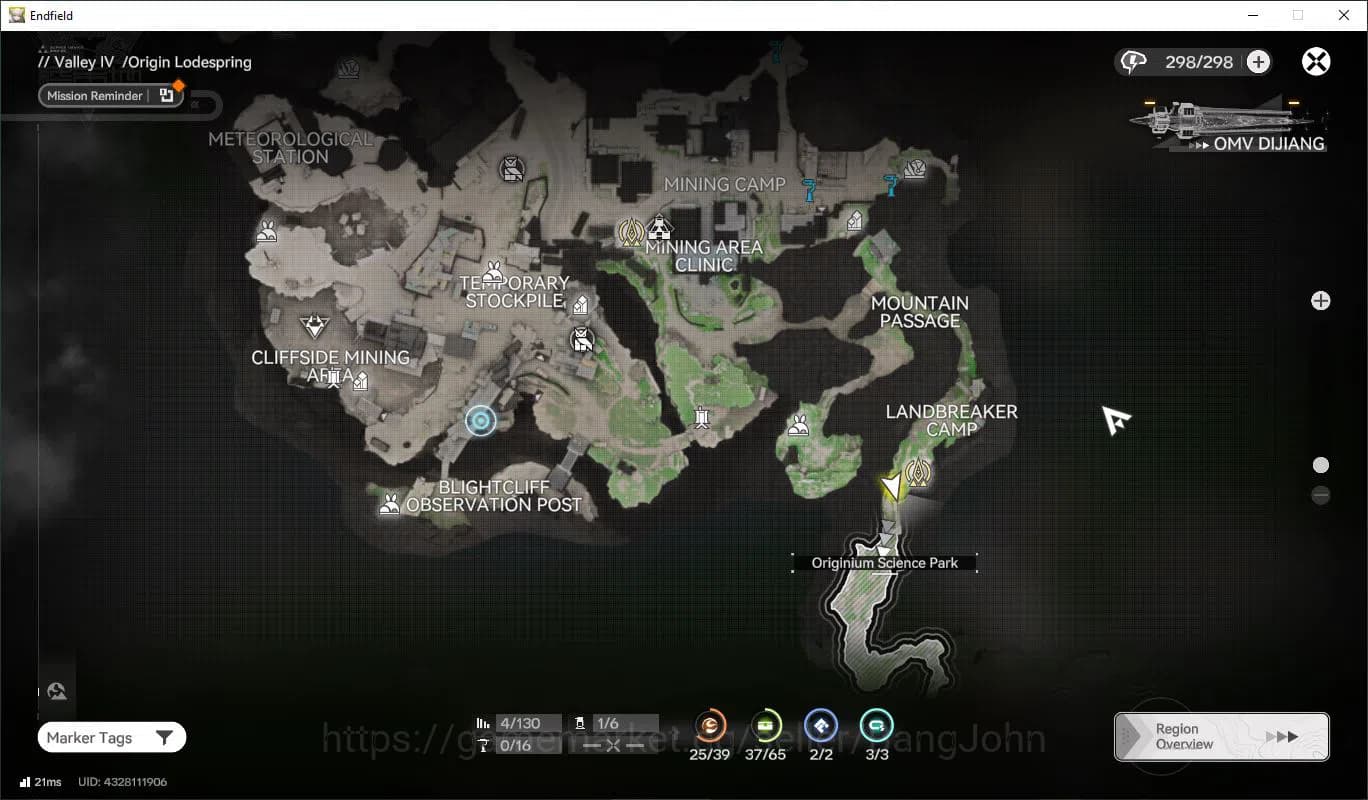Close the Endfield window

(x=1344, y=15)
